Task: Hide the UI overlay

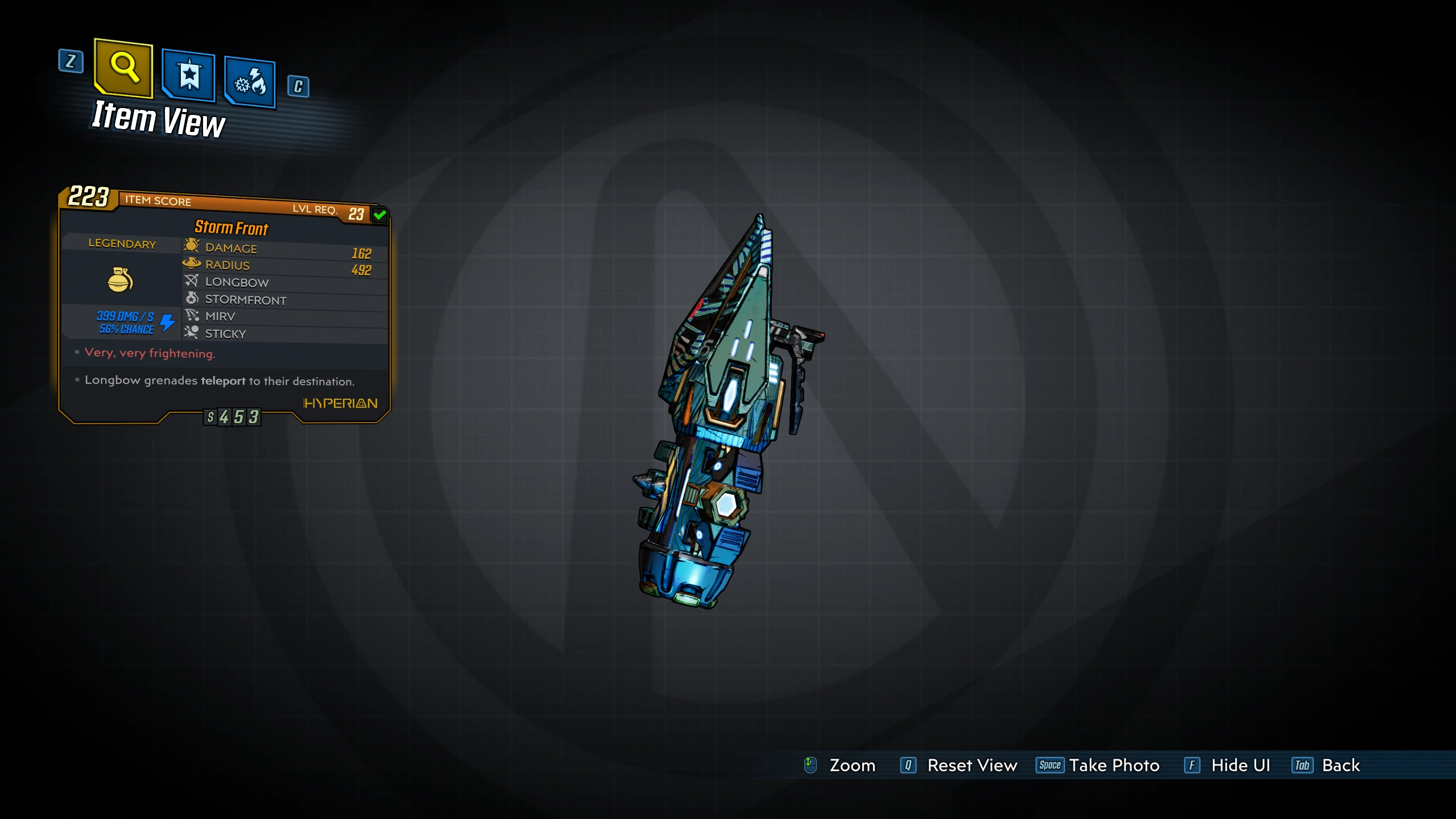Action: 1227,766
